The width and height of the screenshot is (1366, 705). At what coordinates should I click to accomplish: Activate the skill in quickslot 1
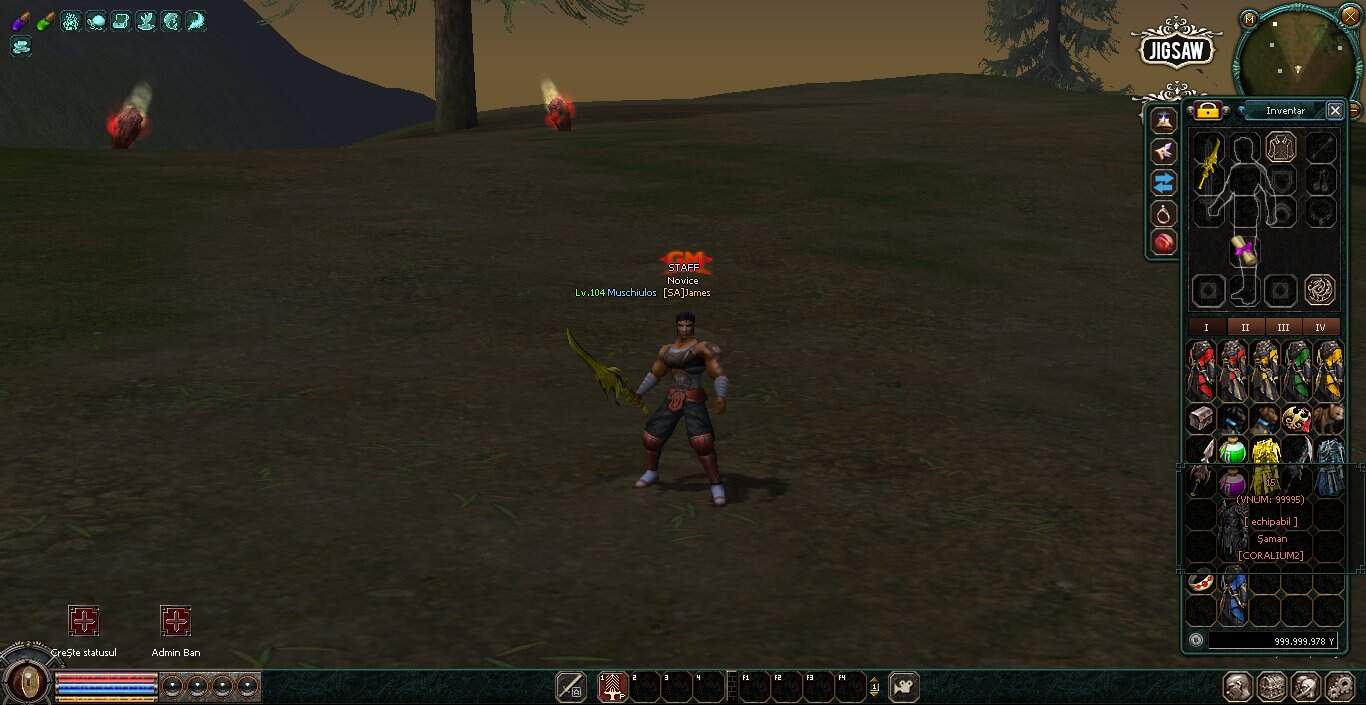click(x=612, y=687)
